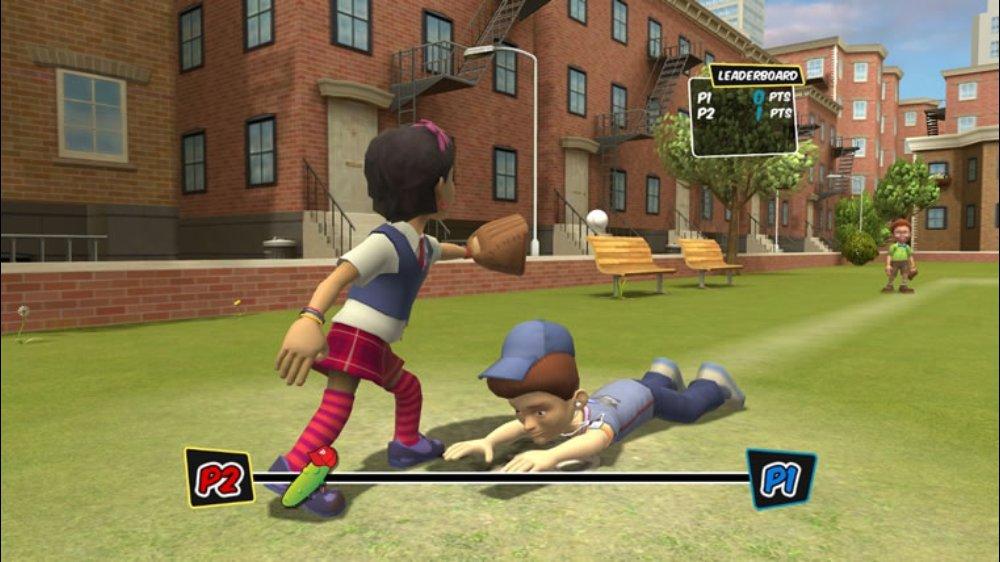Click the red P2 player badge
1000x562 pixels.
click(x=219, y=477)
